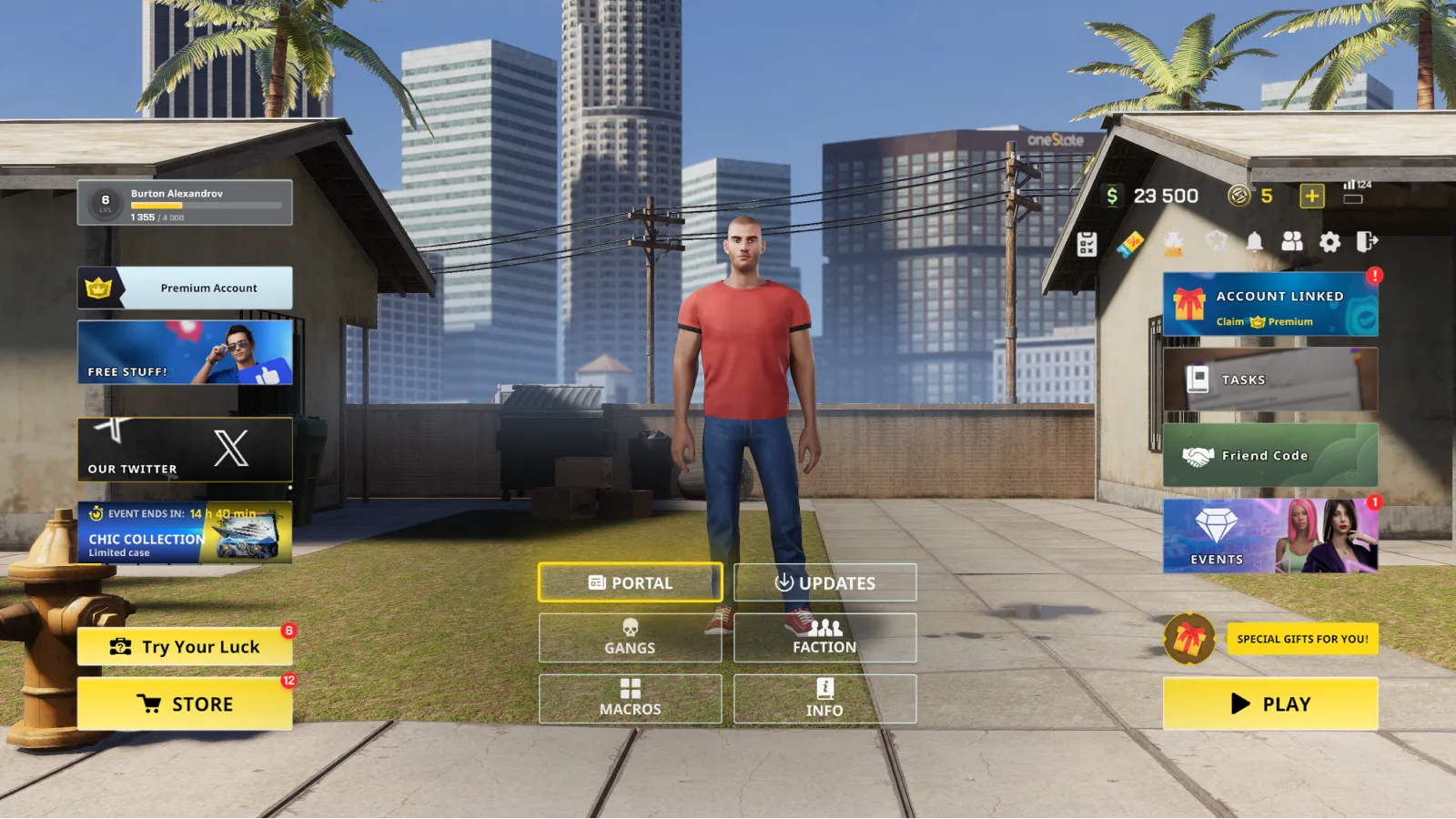Open the UPDATES menu
1456x819 pixels.
point(824,582)
